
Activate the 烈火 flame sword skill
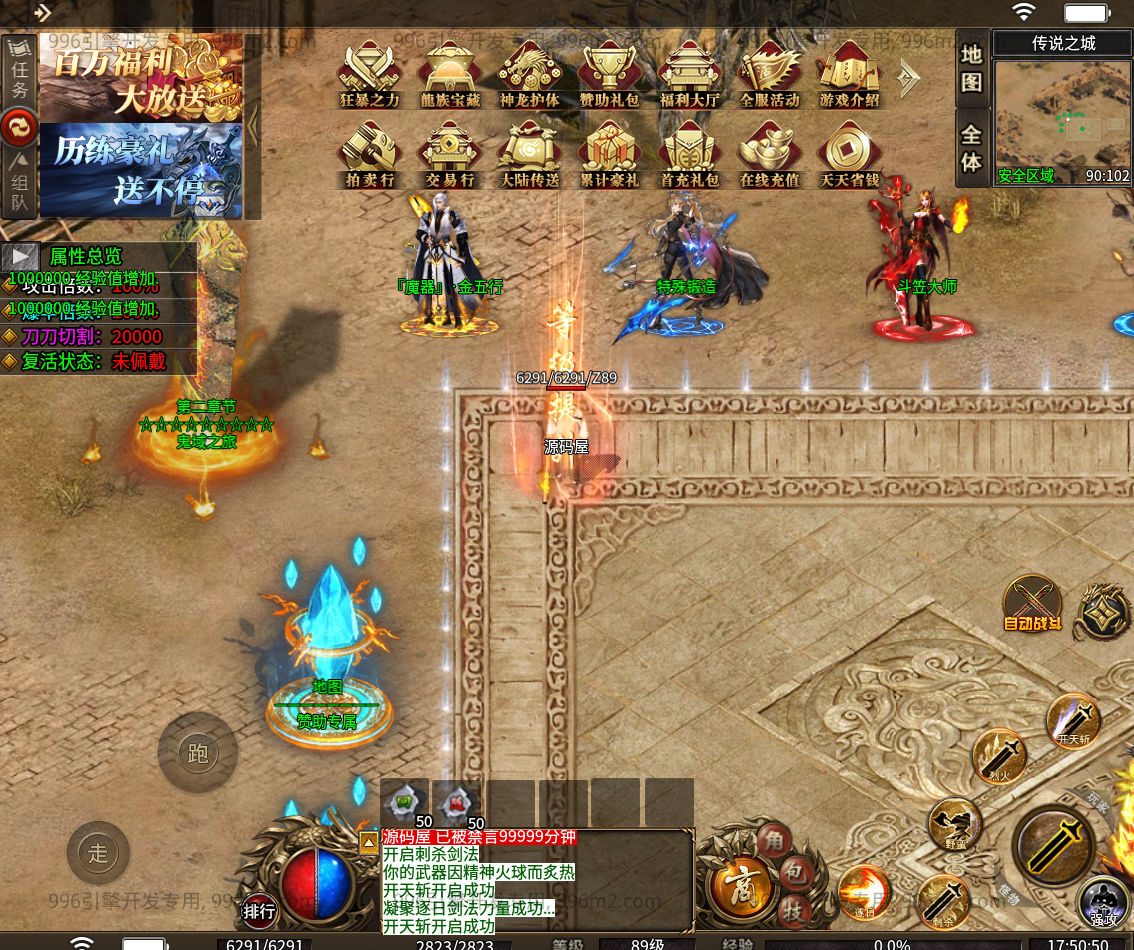click(x=1000, y=756)
